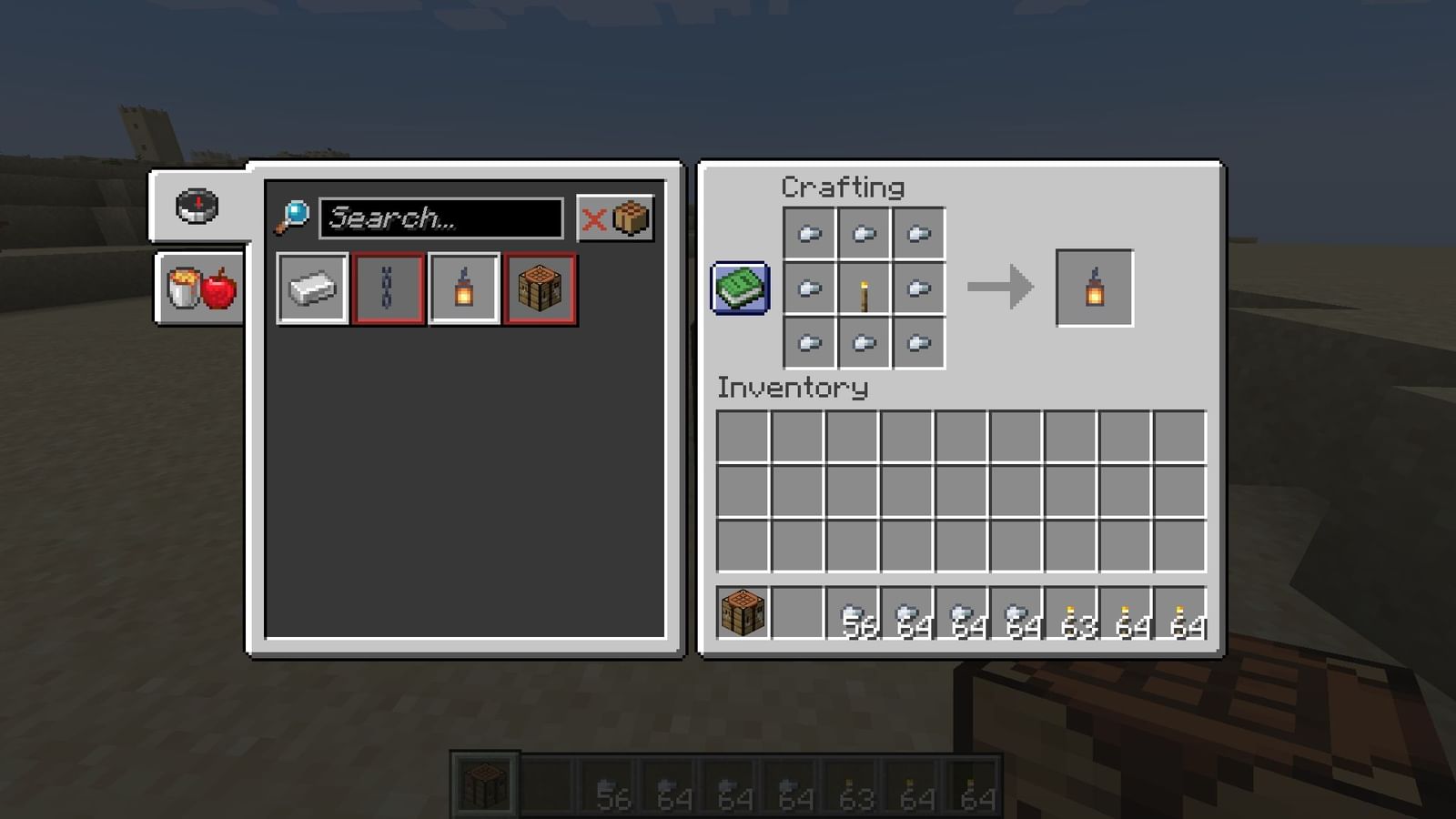Take the lantern from the crafting output slot
1456x819 pixels.
(x=1093, y=288)
